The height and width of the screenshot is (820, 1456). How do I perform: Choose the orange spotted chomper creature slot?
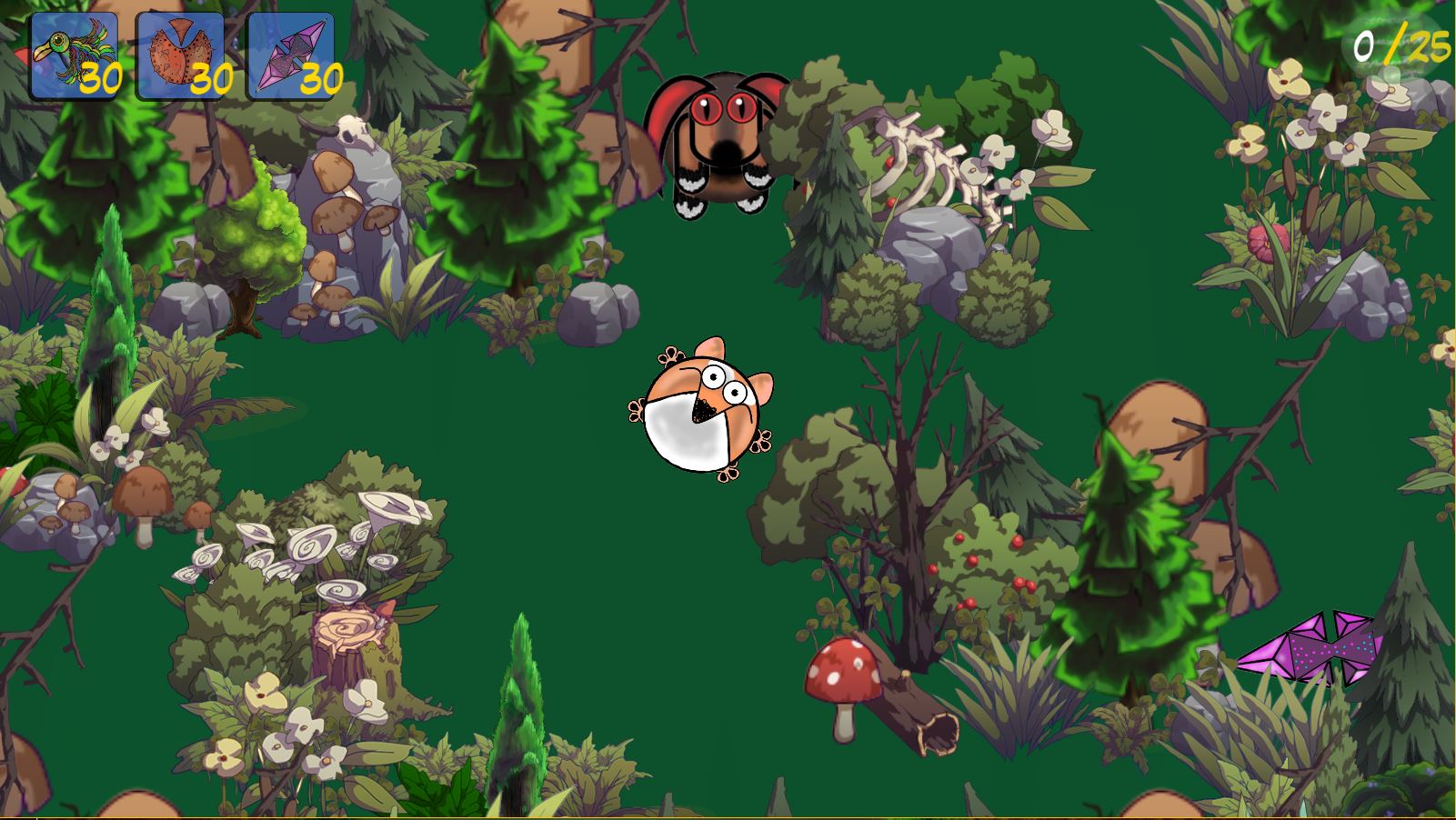pos(180,56)
